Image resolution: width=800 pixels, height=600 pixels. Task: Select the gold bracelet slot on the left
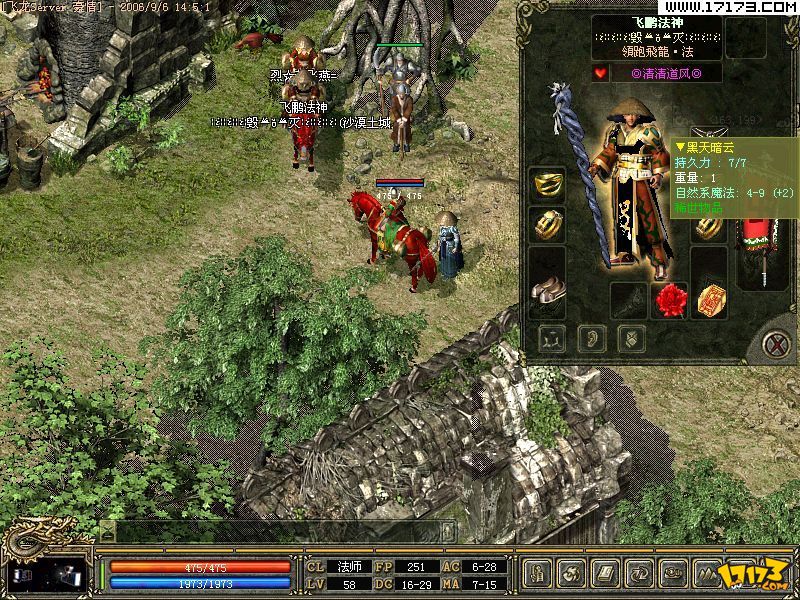(547, 225)
